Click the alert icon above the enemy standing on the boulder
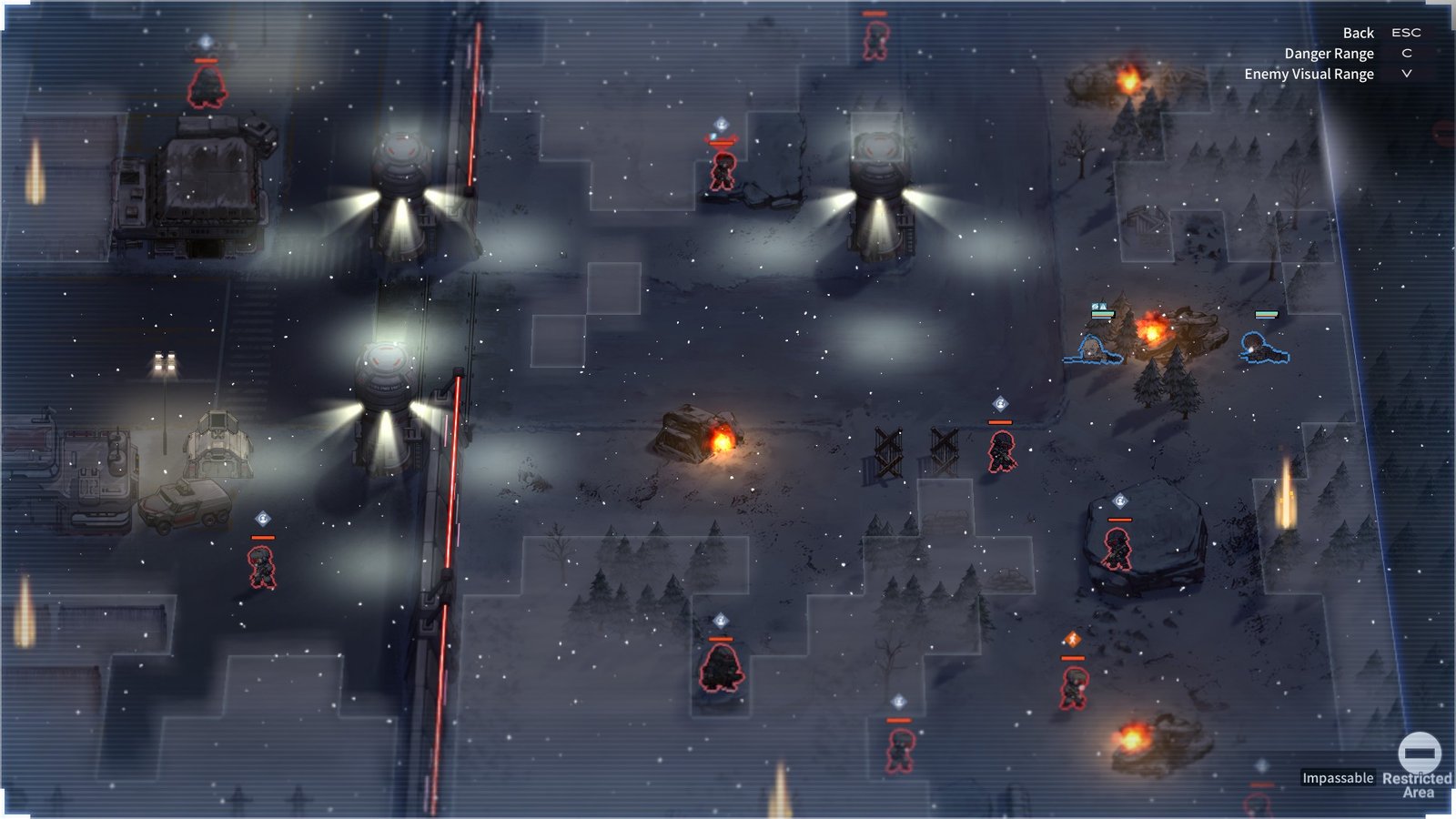The image size is (1456, 819). tap(1118, 500)
